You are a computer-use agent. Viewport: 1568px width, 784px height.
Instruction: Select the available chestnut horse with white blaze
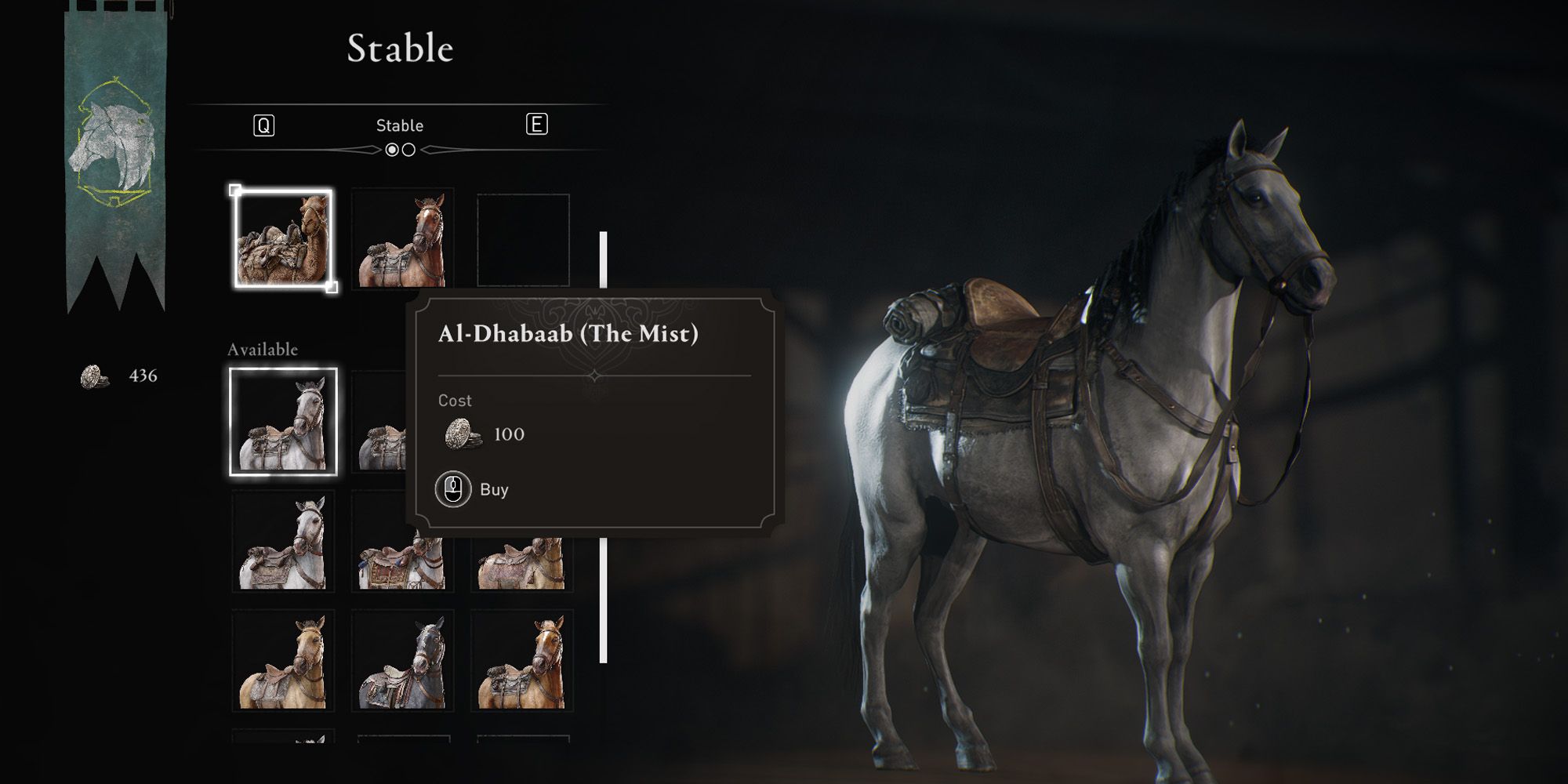[522, 661]
